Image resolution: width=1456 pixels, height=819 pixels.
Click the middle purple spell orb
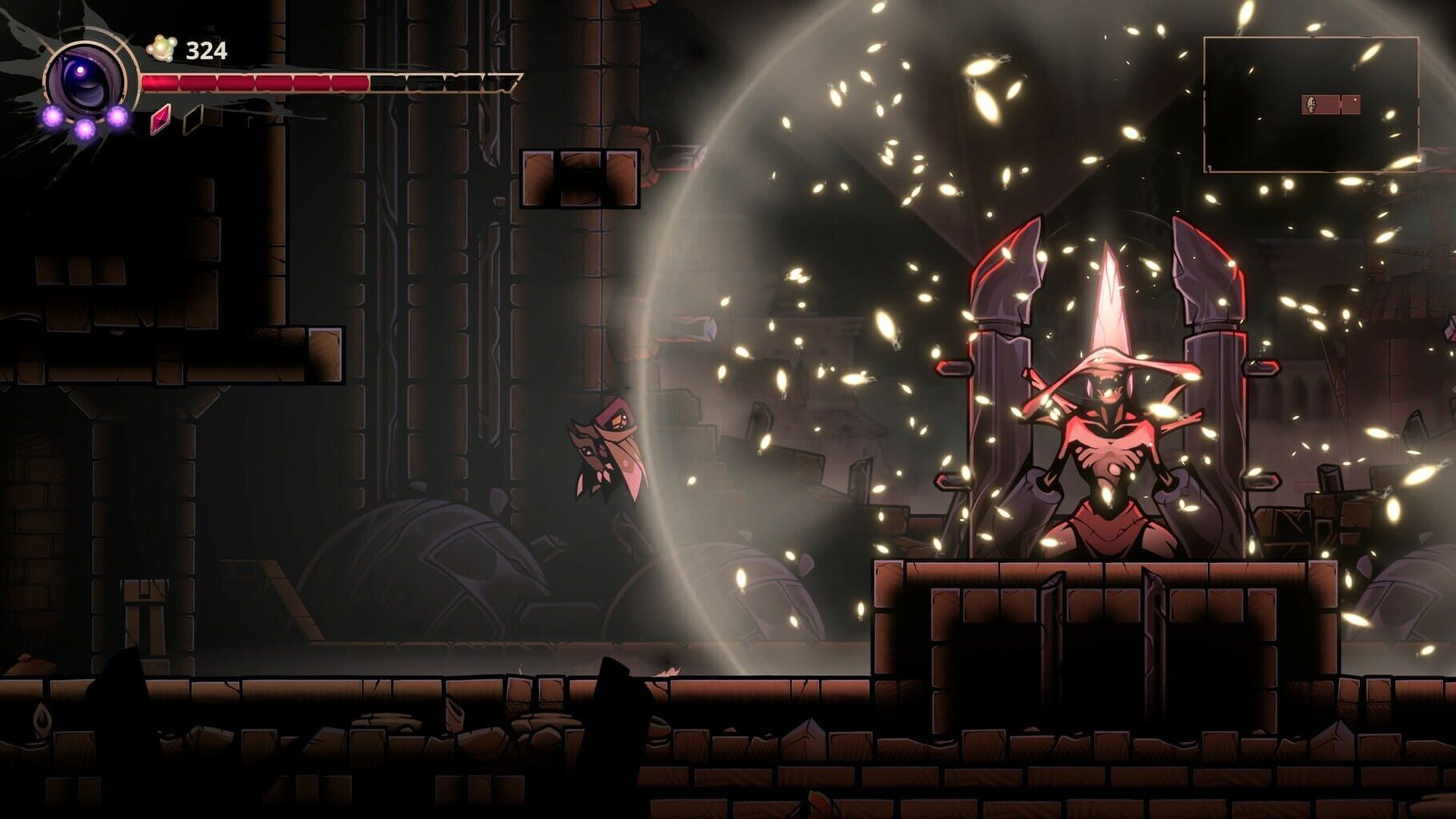(84, 128)
